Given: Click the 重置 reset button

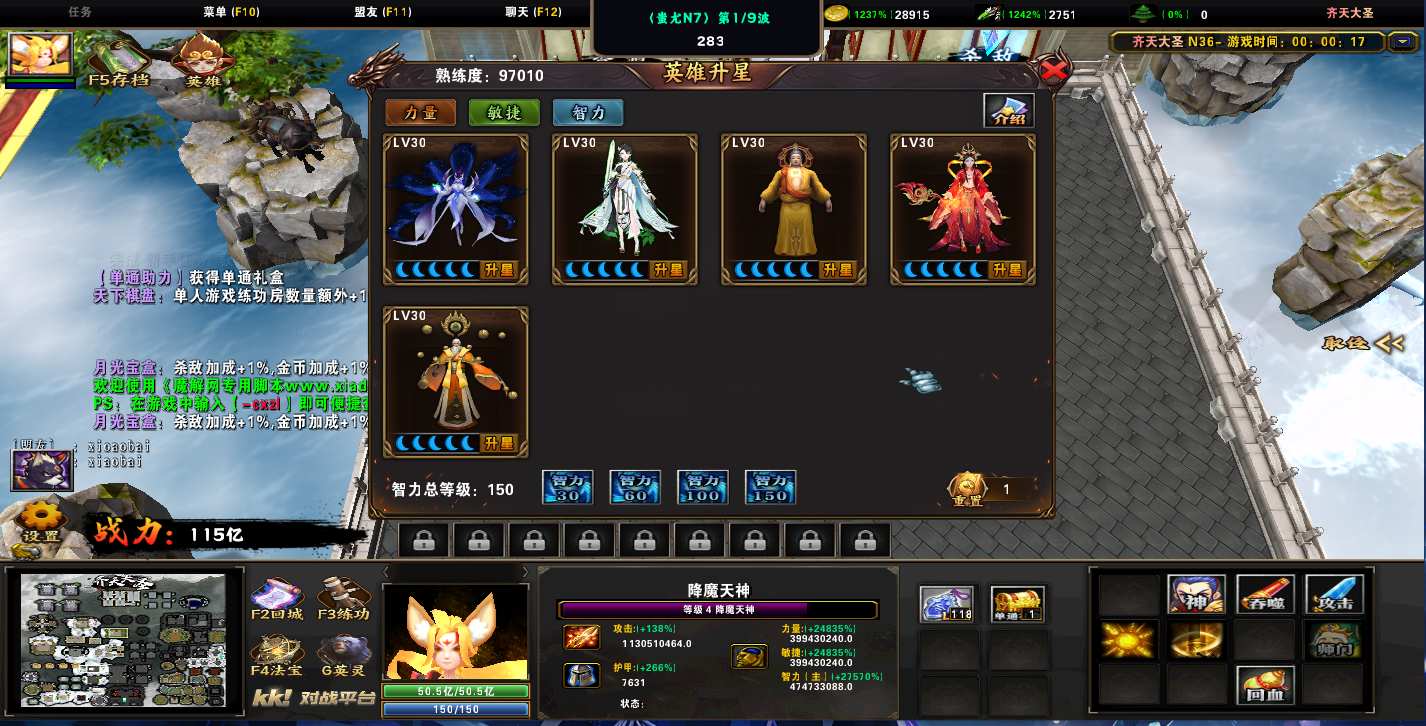Looking at the screenshot, I should coord(966,488).
